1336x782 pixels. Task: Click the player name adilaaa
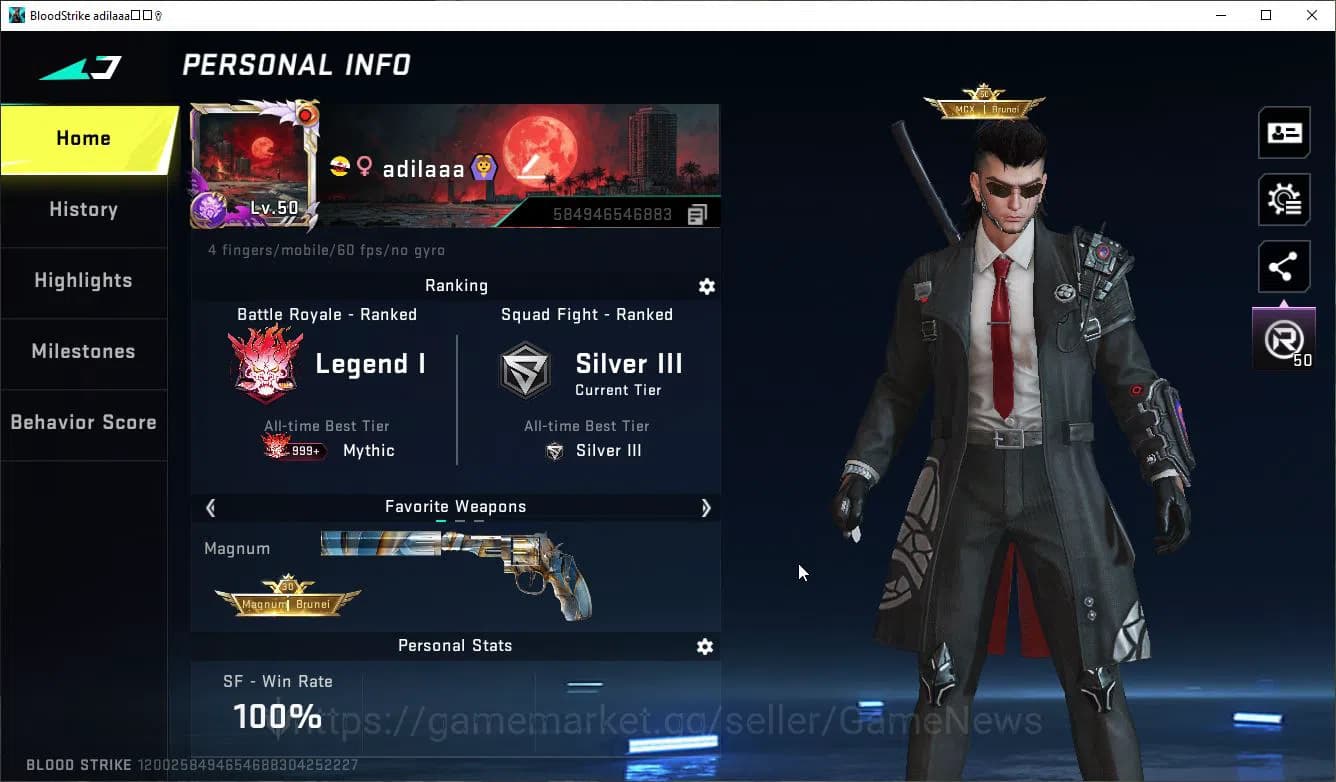[420, 167]
